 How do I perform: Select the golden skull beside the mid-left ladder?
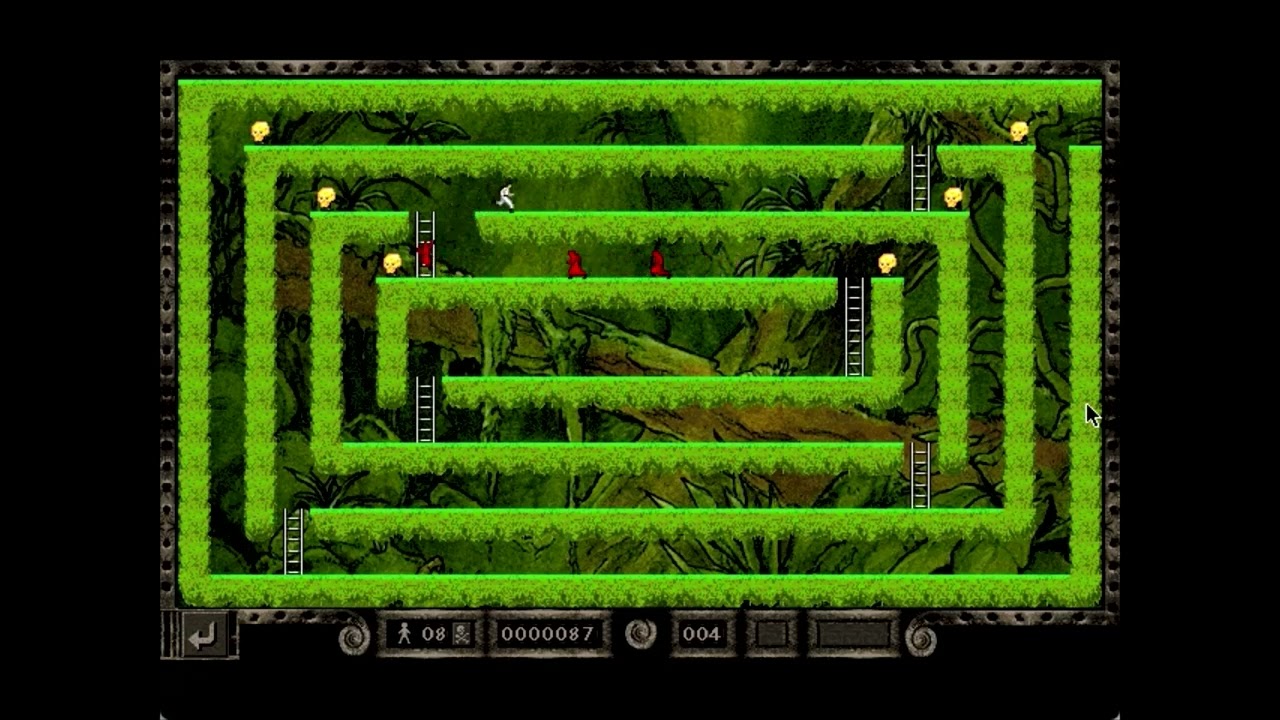tap(390, 261)
